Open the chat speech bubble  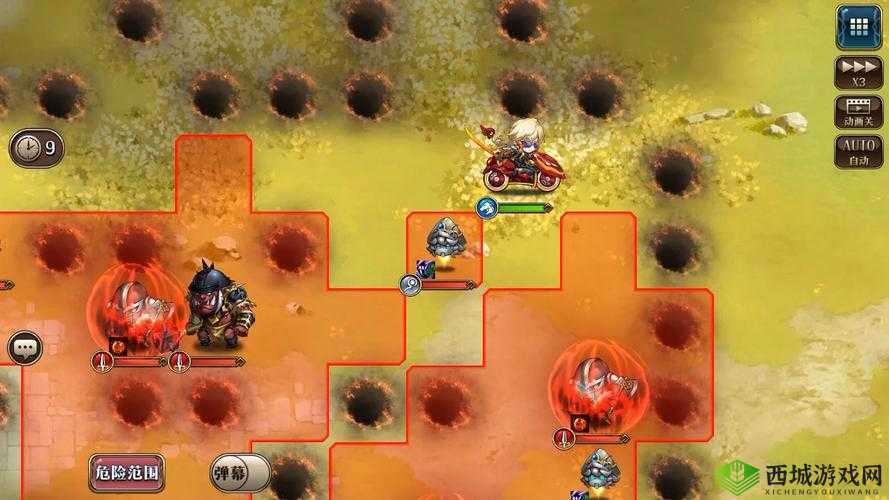24,348
